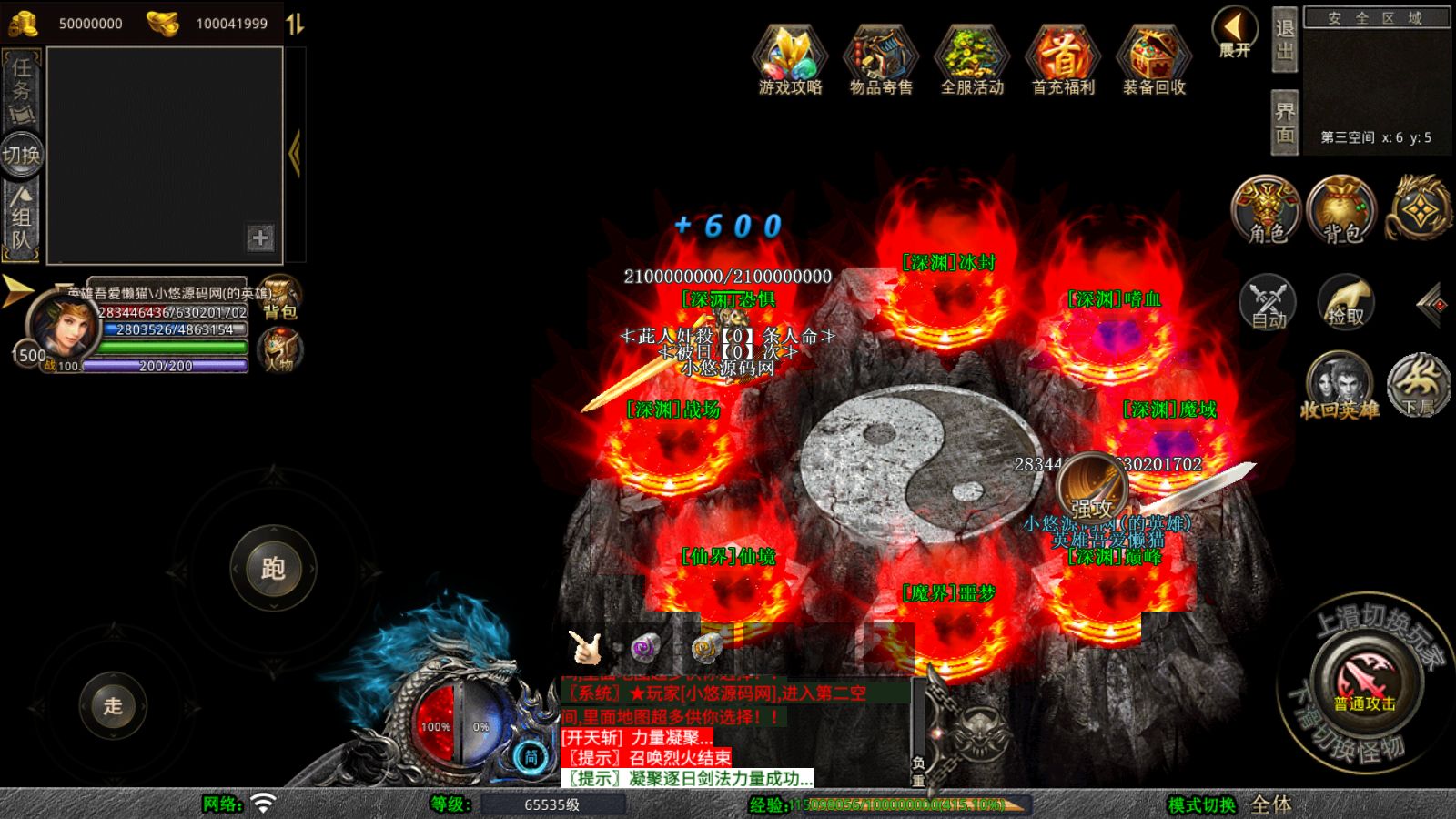1456x819 pixels.
Task: Tap the 跑 run control
Action: tap(273, 569)
